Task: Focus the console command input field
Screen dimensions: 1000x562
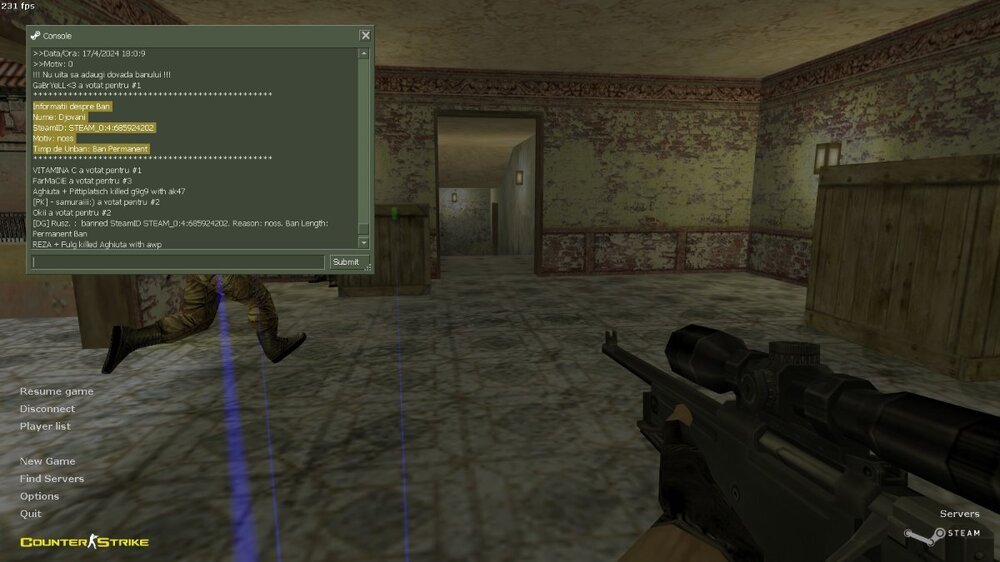Action: tap(178, 262)
